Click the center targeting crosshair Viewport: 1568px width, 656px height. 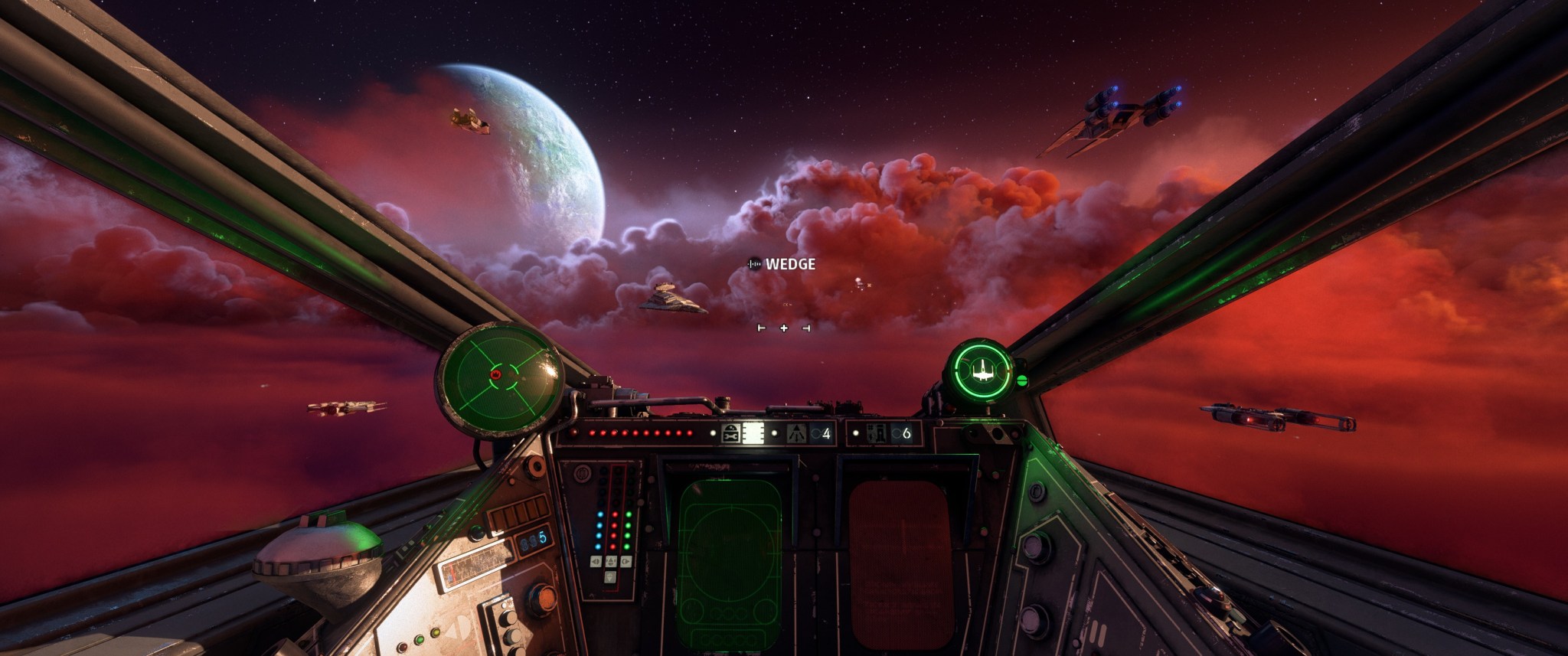click(783, 328)
